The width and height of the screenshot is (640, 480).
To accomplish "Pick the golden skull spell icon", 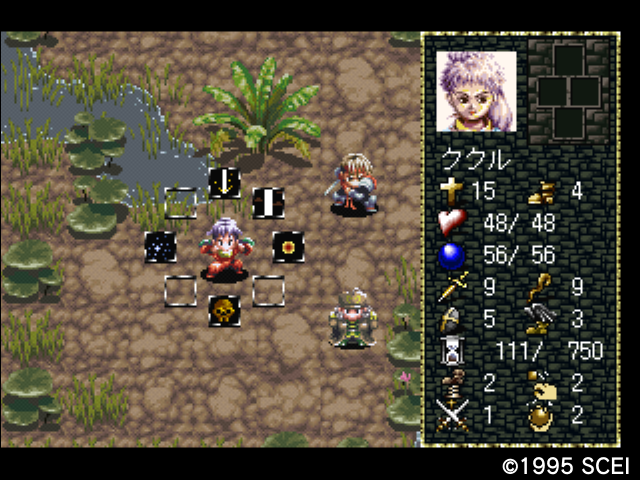I will click(224, 311).
